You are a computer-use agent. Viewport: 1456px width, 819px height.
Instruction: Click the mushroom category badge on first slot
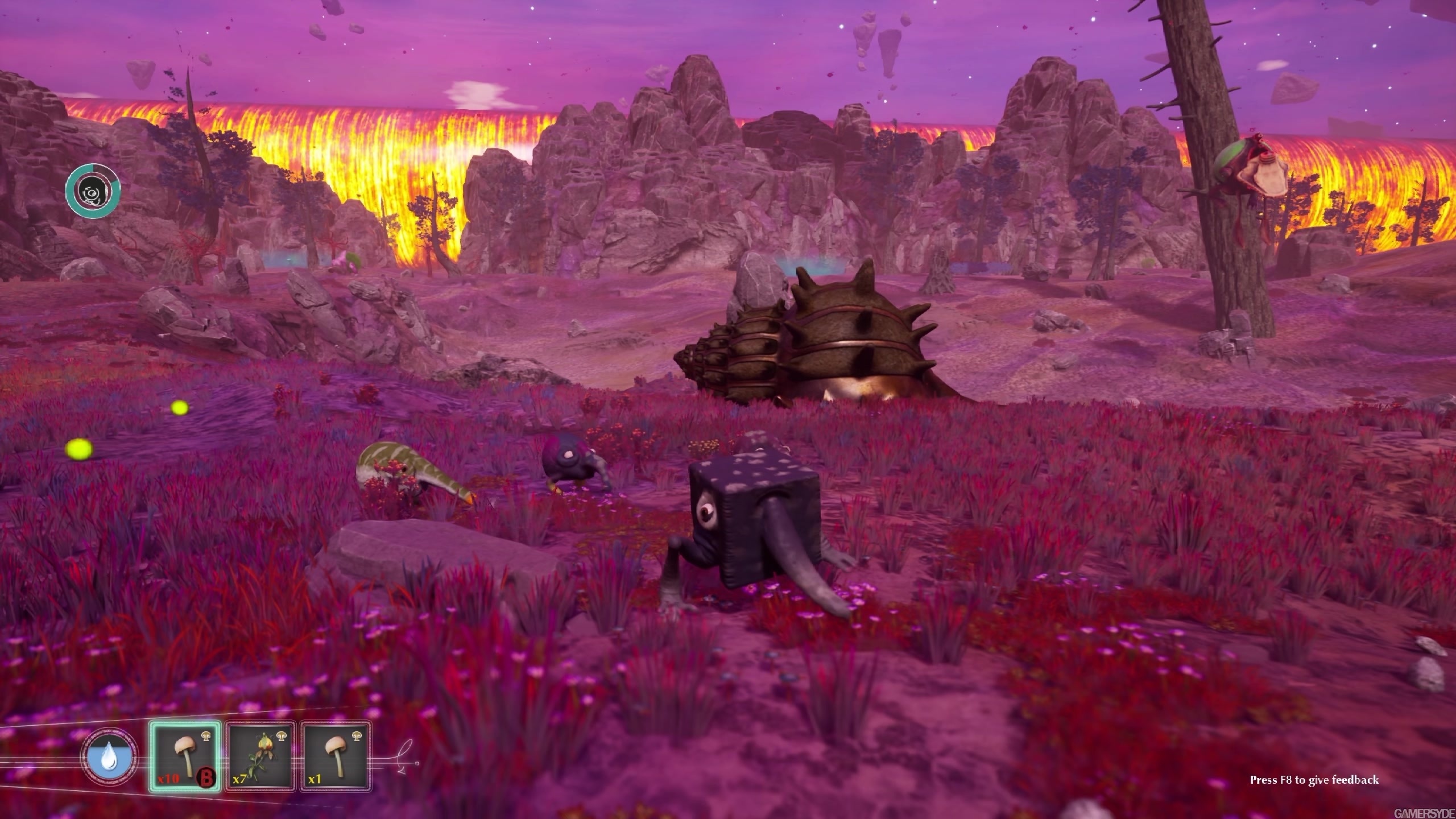pos(206,737)
